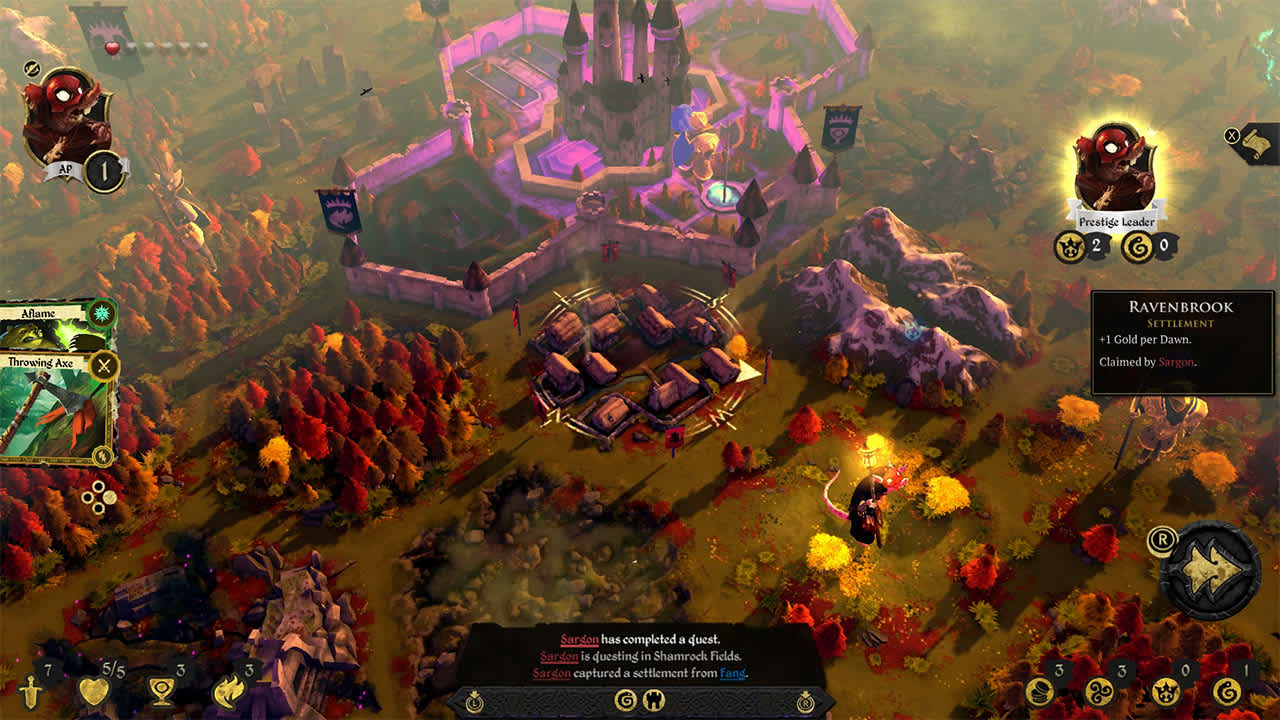Image resolution: width=1280 pixels, height=720 pixels.
Task: Click the prestige crown counter showing 0
Action: [x=1166, y=694]
